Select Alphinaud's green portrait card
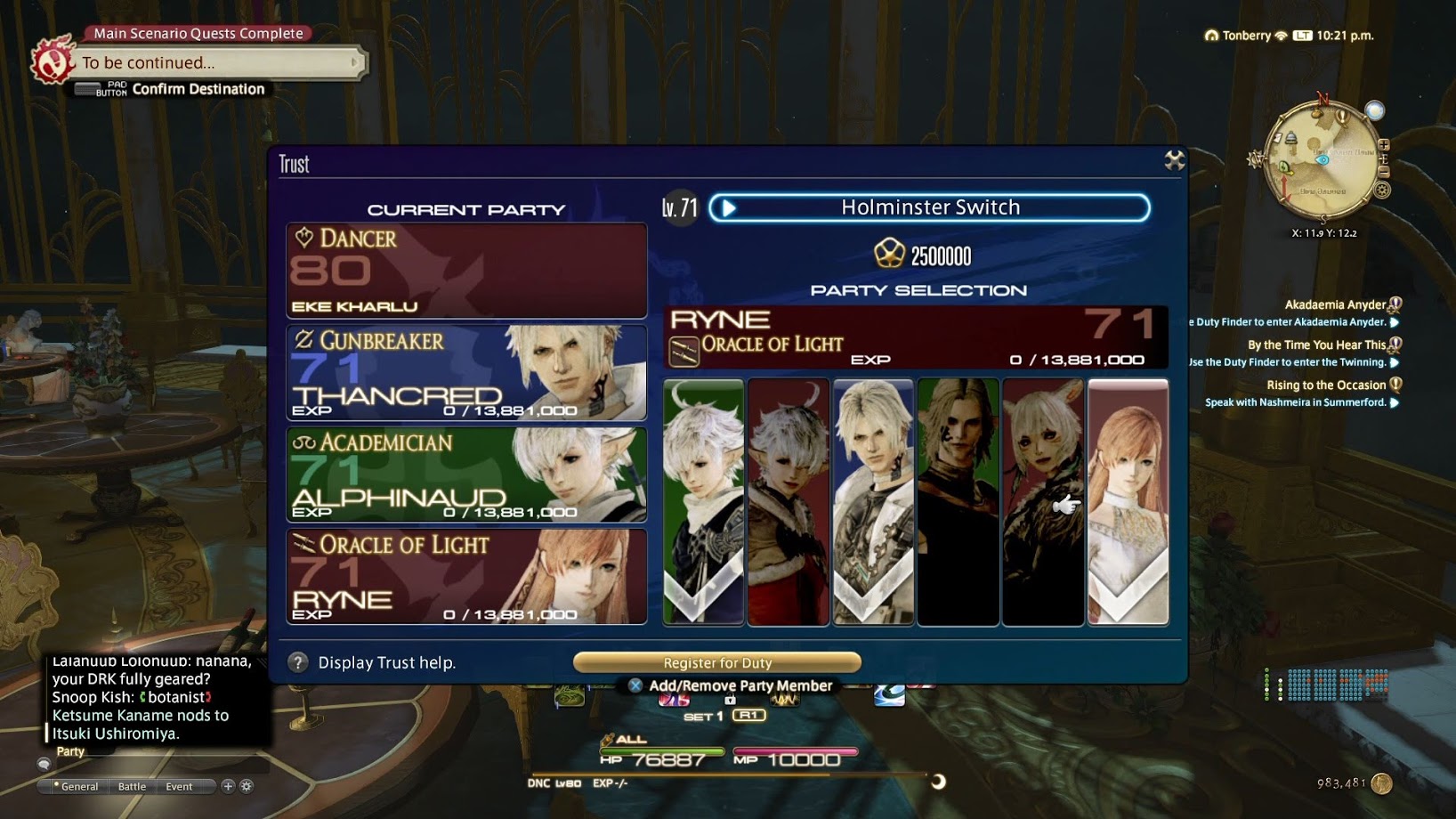The height and width of the screenshot is (819, 1456). click(703, 501)
